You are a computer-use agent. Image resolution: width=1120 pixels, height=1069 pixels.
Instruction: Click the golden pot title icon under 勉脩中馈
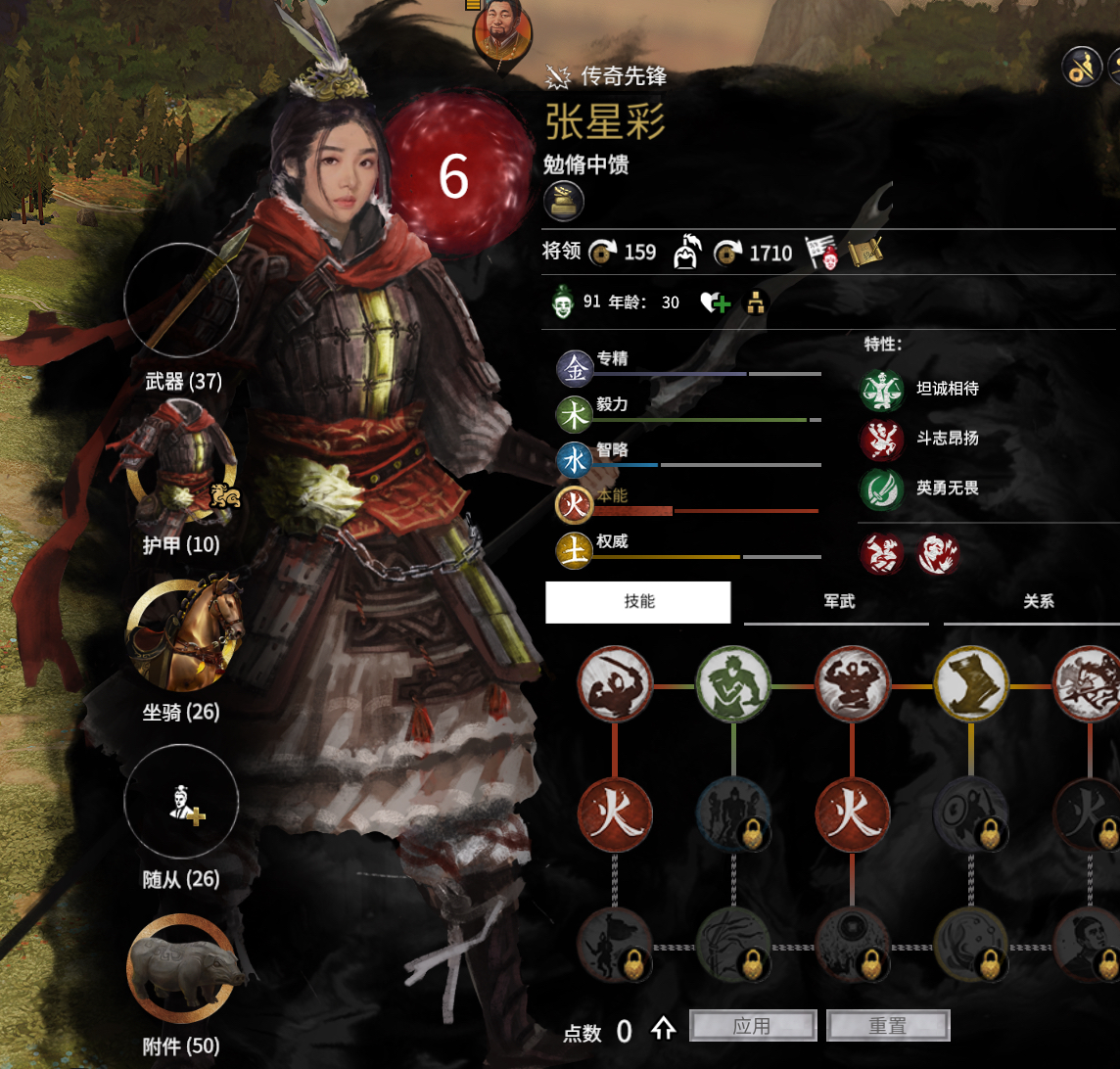click(564, 201)
